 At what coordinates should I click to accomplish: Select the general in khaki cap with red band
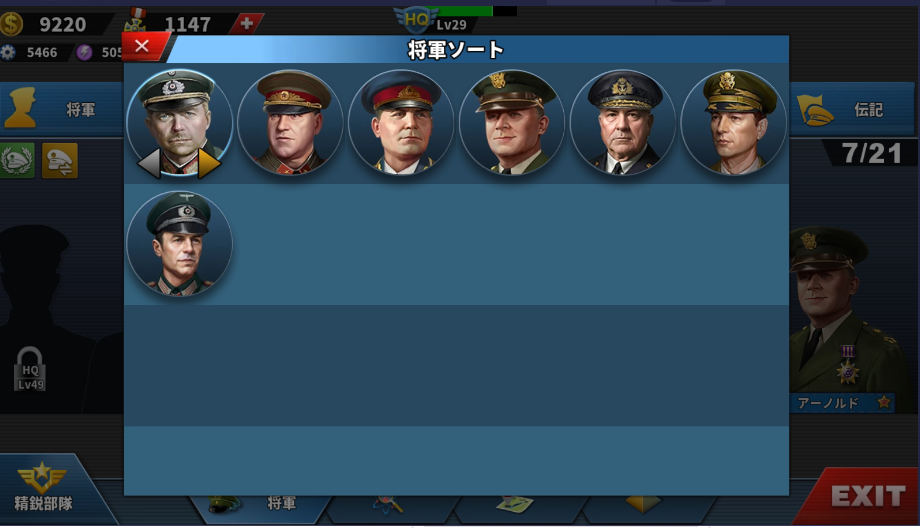(290, 122)
